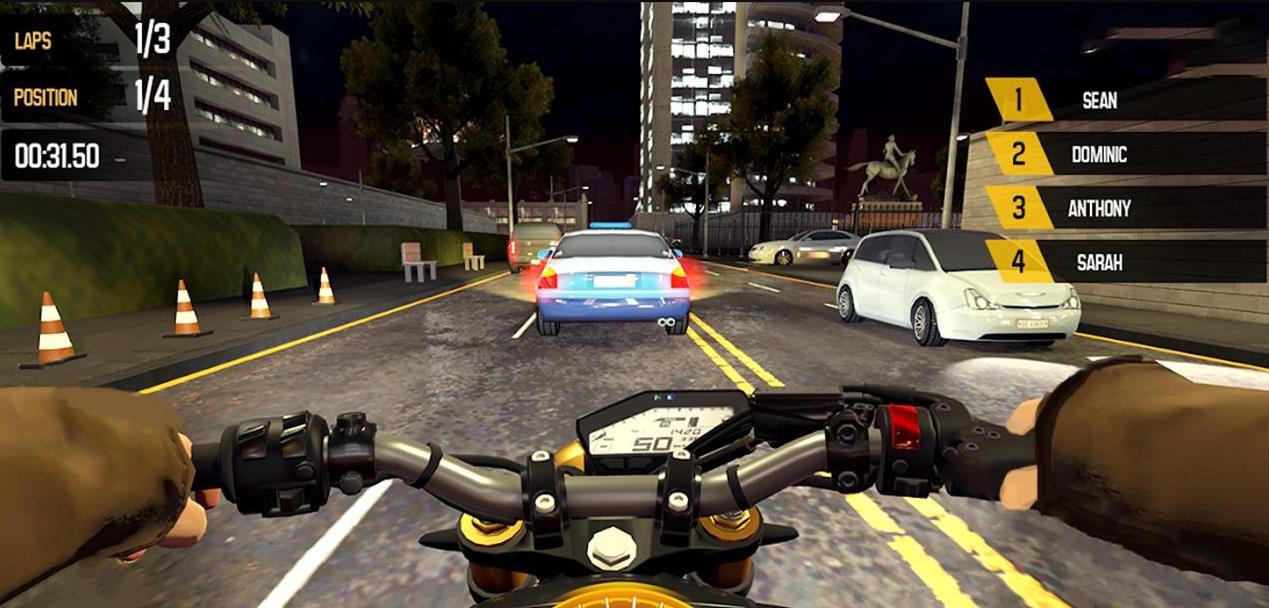Select Sean in the leaderboard

[1100, 100]
